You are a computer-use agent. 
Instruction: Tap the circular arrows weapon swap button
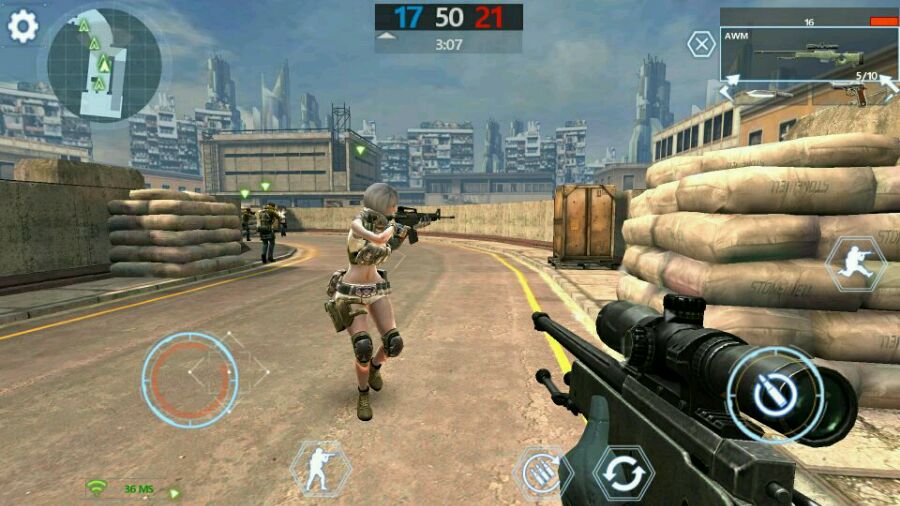click(x=624, y=473)
